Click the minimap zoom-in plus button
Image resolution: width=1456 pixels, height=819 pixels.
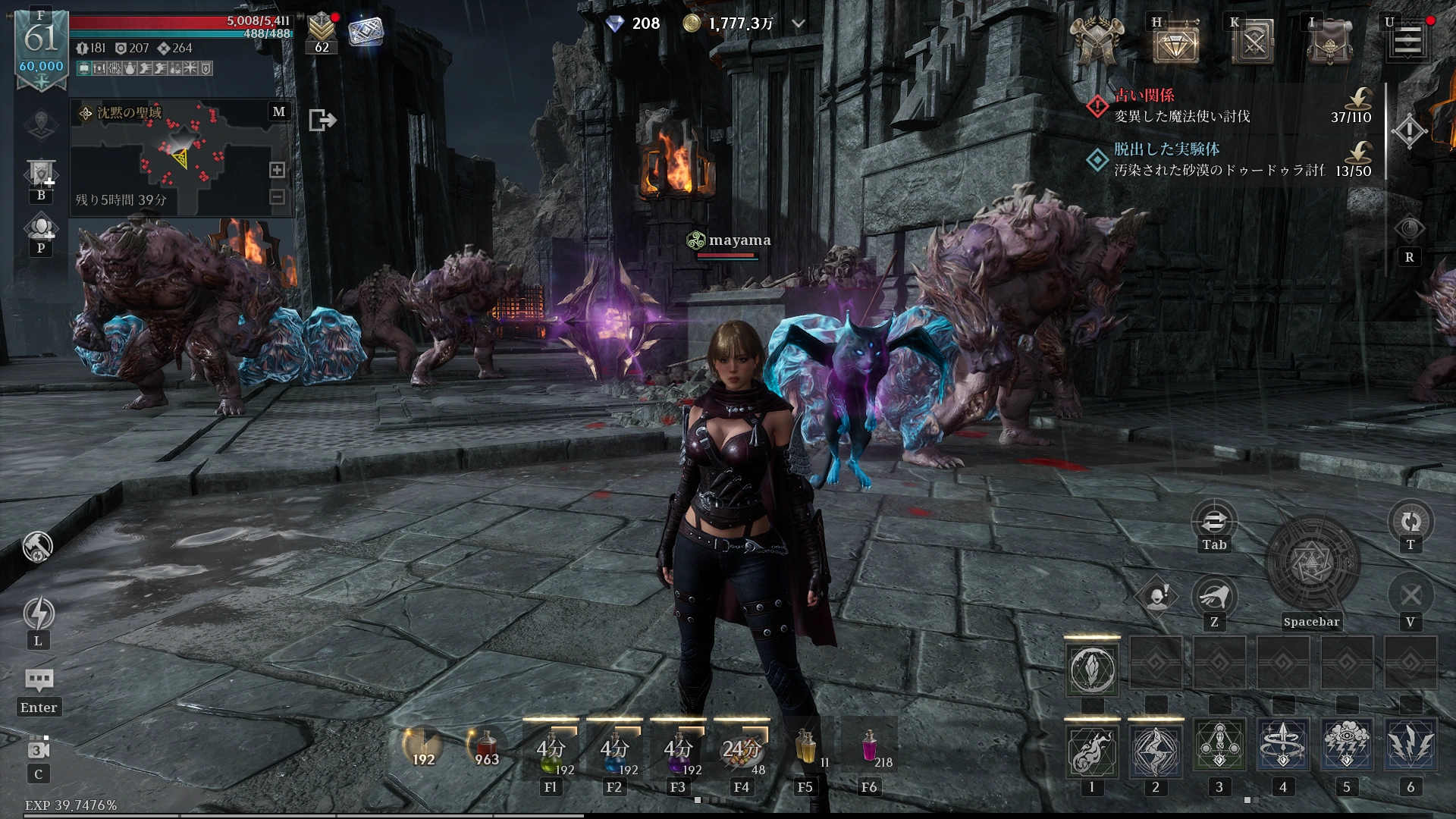278,170
